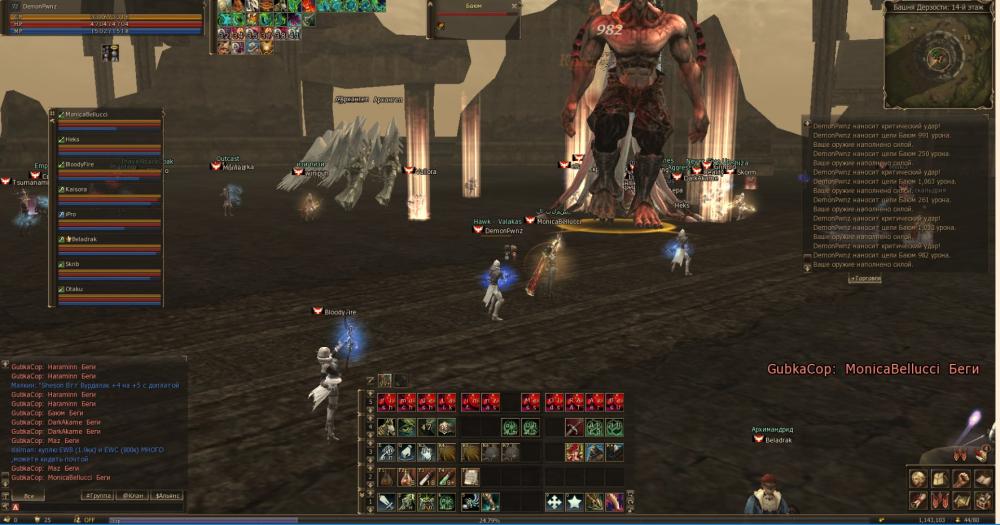
Task: Activate the white cross skill on hotbar
Action: tap(554, 501)
